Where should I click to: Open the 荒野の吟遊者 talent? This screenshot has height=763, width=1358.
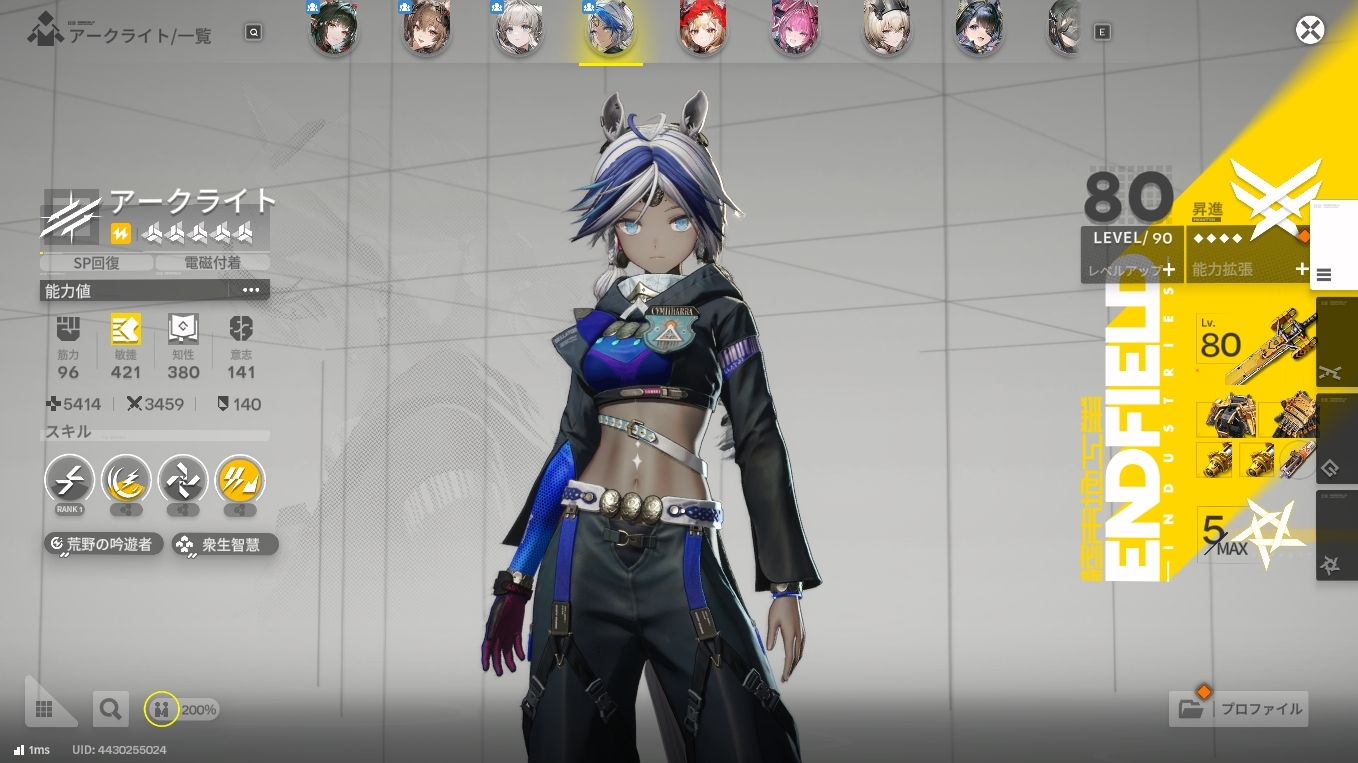104,545
